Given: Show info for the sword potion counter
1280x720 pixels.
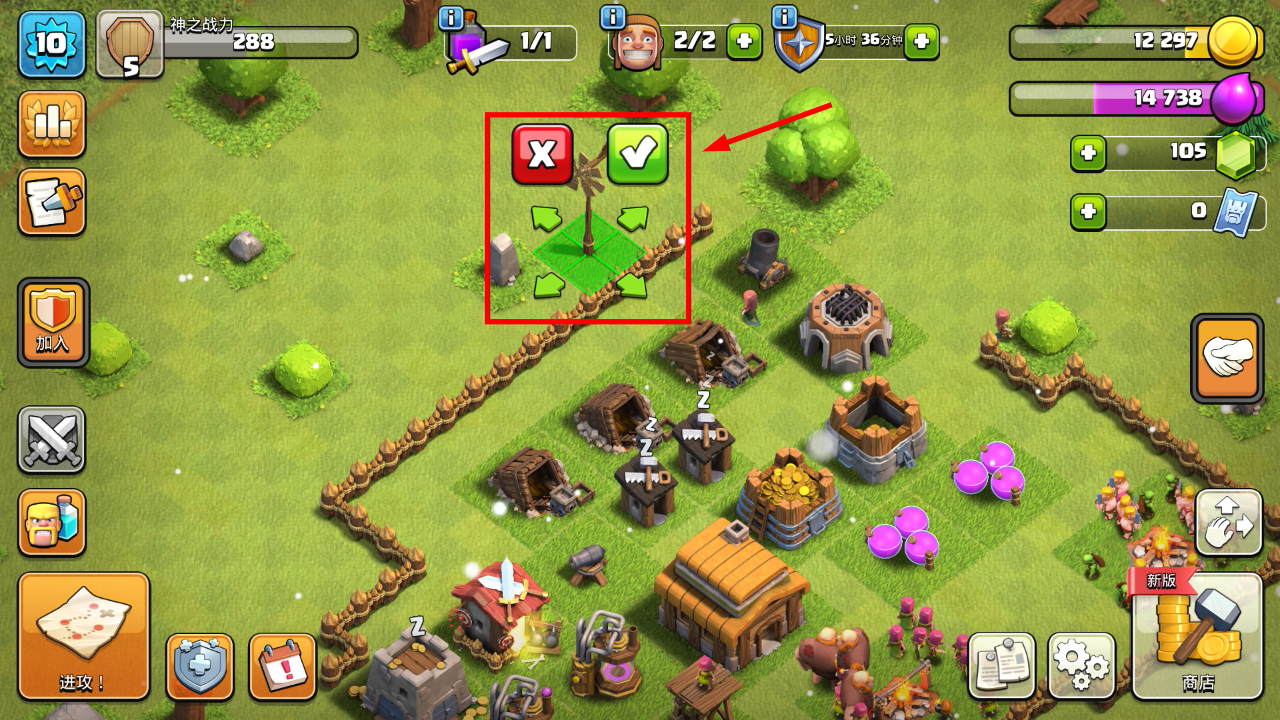Looking at the screenshot, I should [x=451, y=18].
